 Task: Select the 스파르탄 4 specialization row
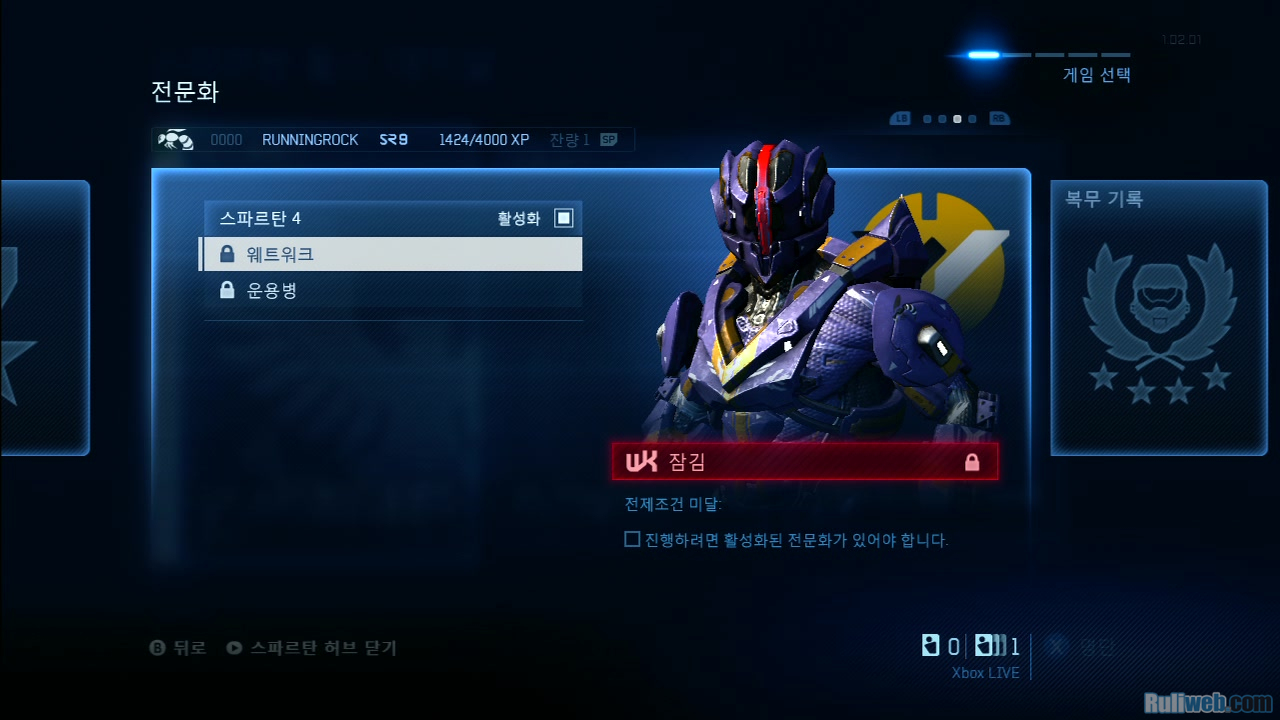pos(390,218)
